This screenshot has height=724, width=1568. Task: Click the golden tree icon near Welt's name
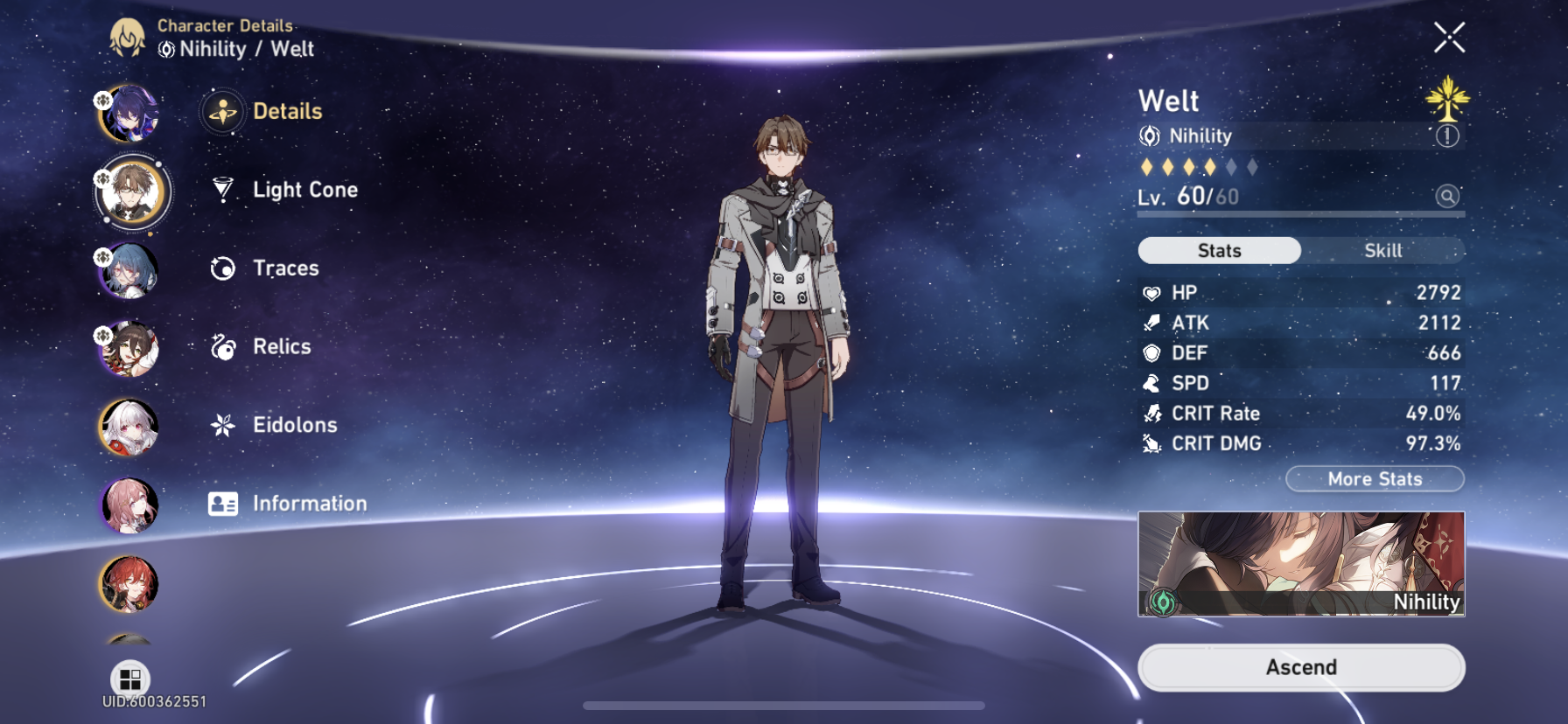pyautogui.click(x=1448, y=99)
